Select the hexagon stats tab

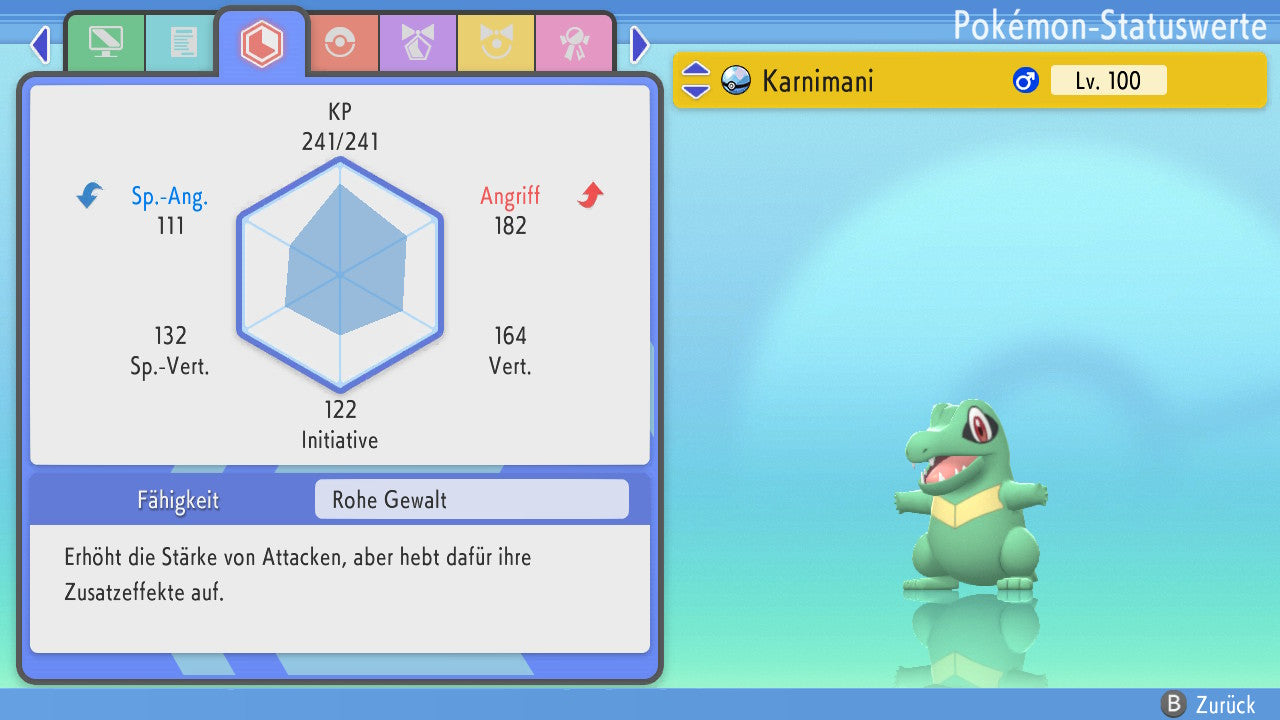[x=262, y=43]
